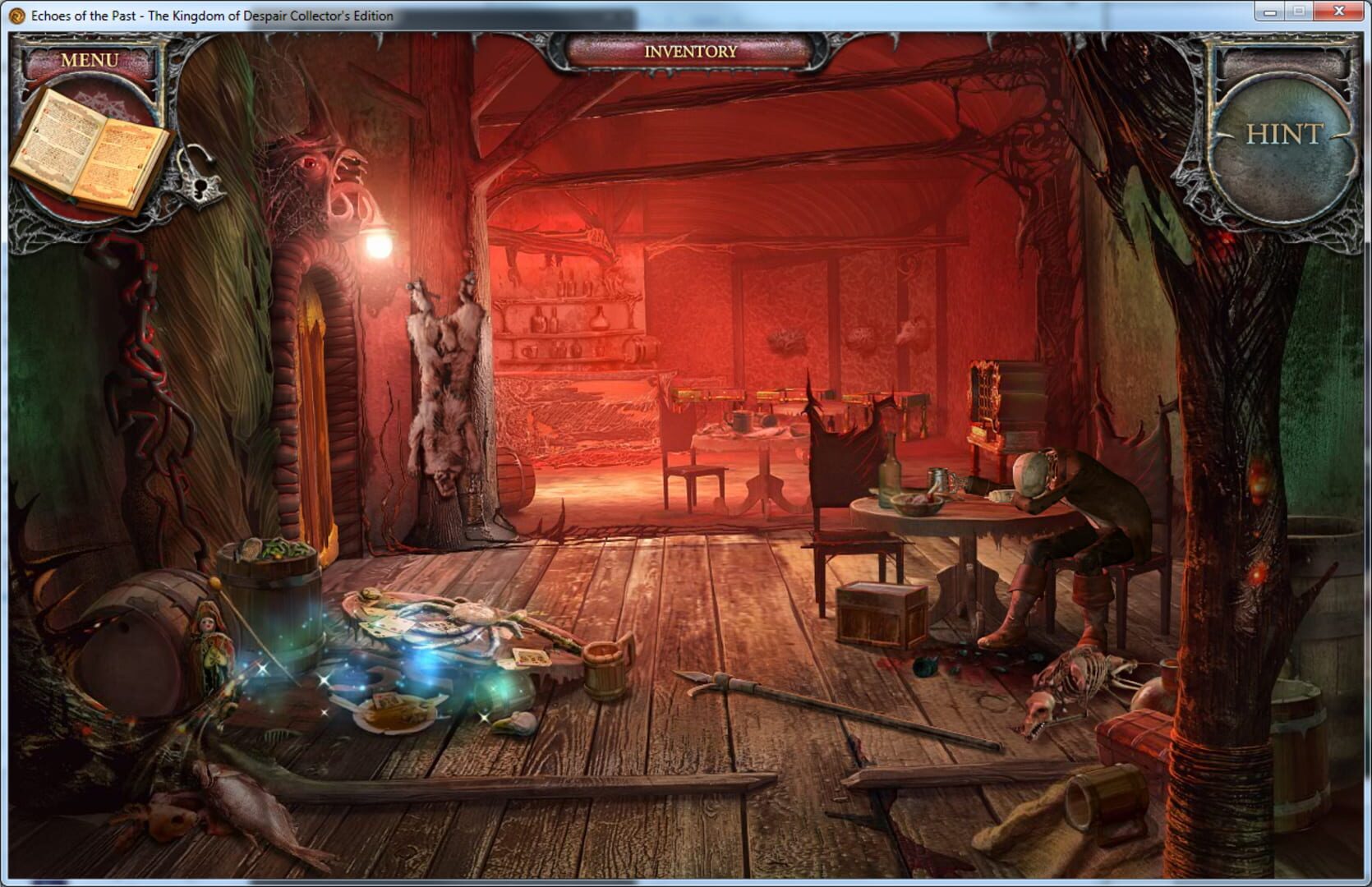Open the Menu in the top-left corner

pyautogui.click(x=90, y=59)
